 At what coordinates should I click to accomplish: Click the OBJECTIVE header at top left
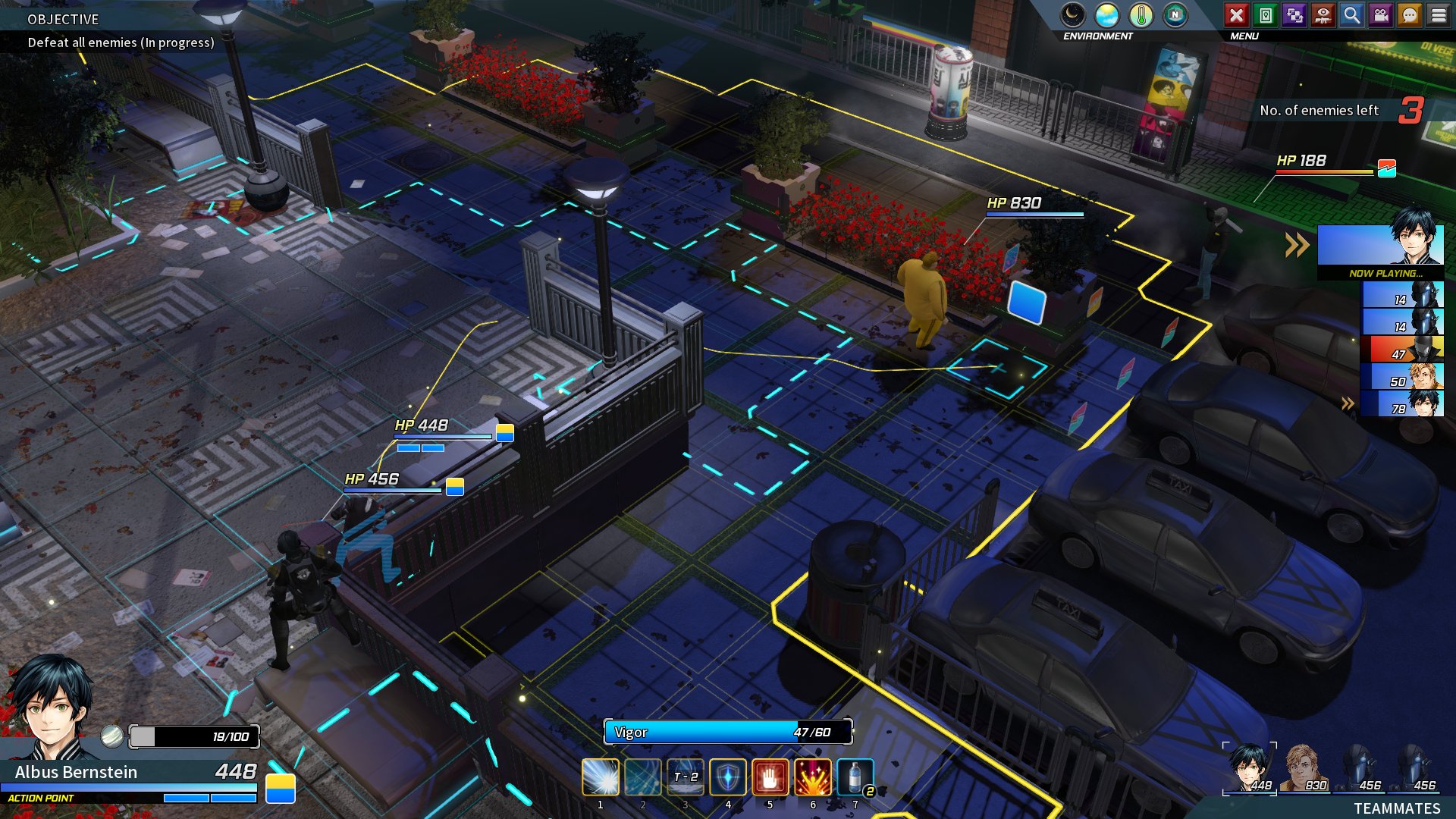point(62,20)
